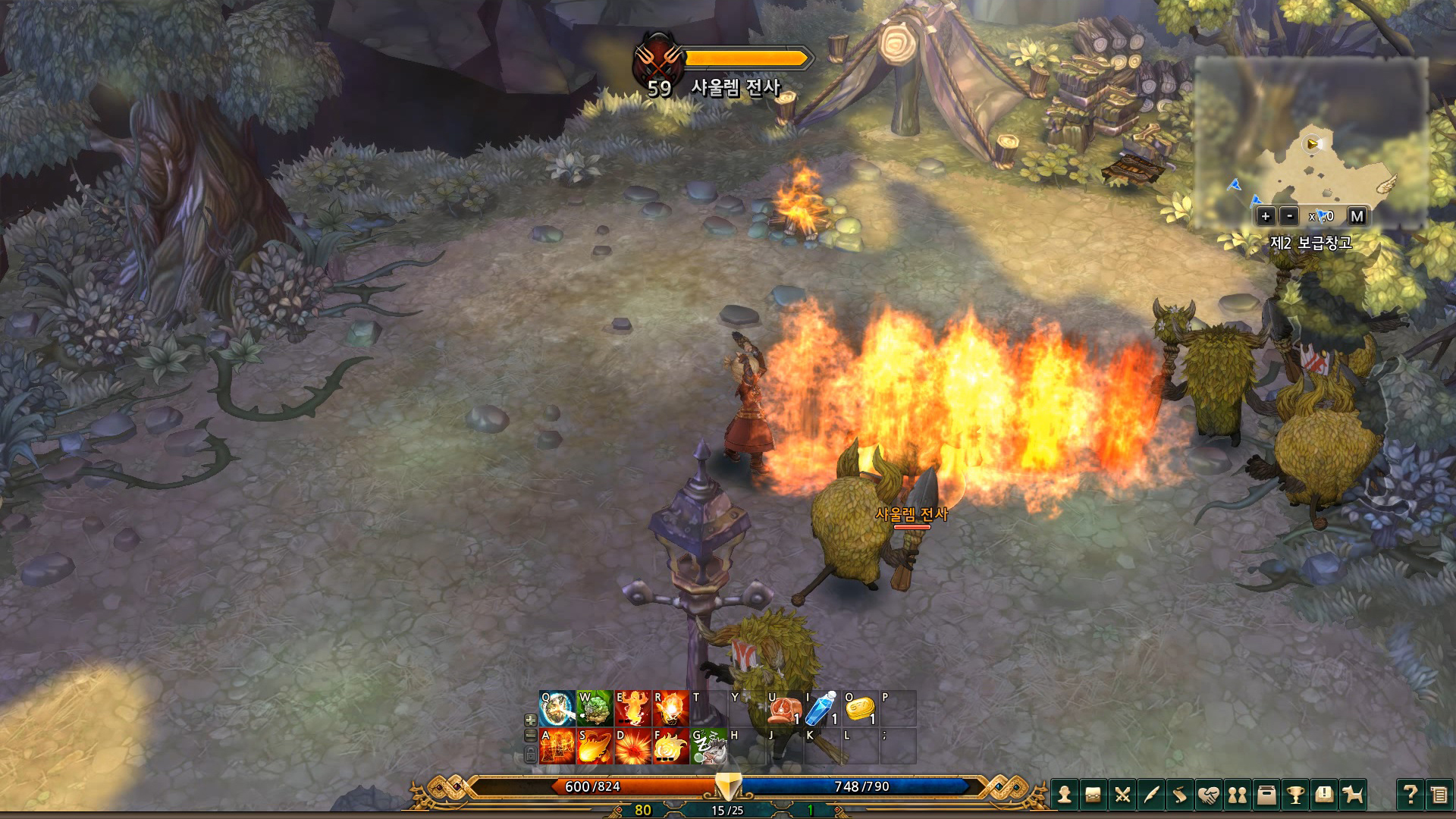Open the companion pet menu
The width and height of the screenshot is (1456, 819).
[x=1353, y=794]
